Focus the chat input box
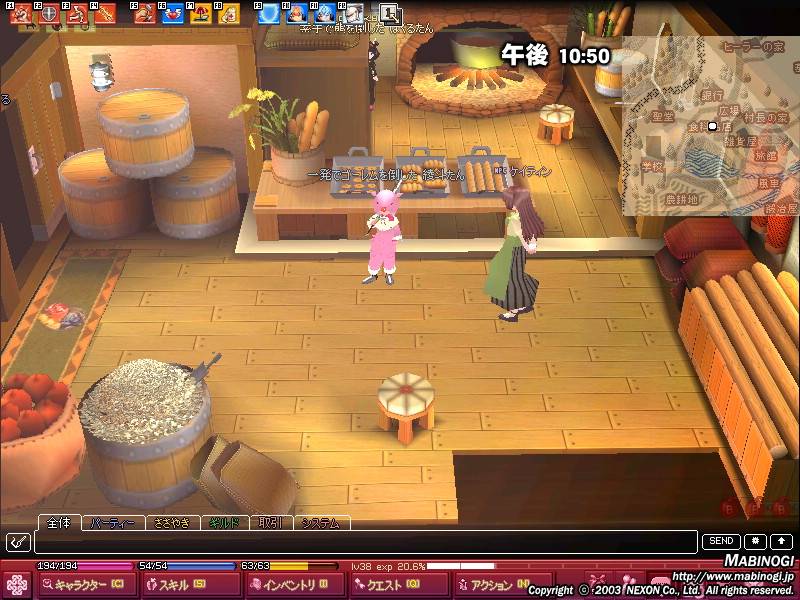 coord(365,542)
